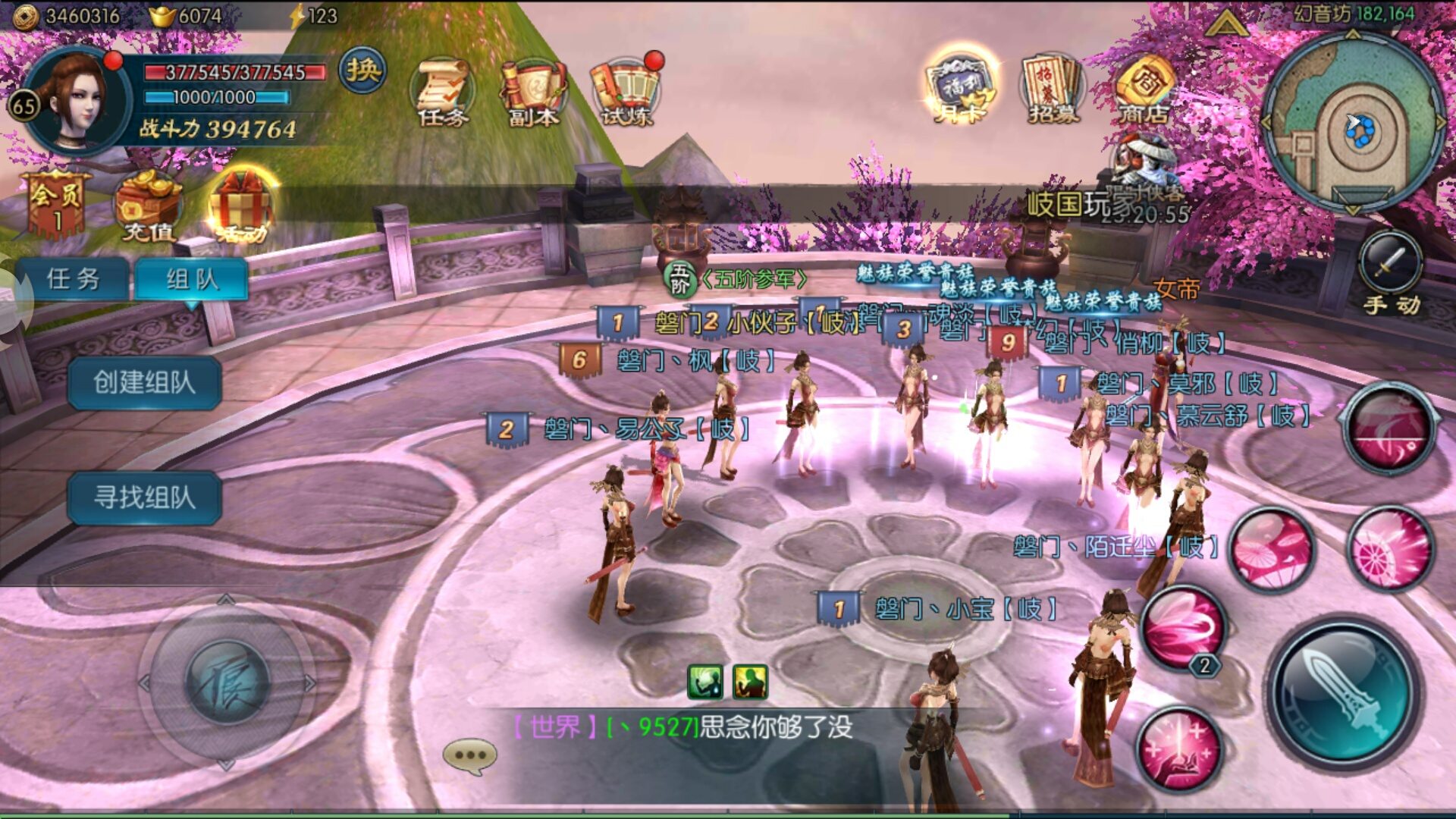This screenshot has height=819, width=1456.
Task: Click 创建组队 to create a team
Action: coord(144,382)
